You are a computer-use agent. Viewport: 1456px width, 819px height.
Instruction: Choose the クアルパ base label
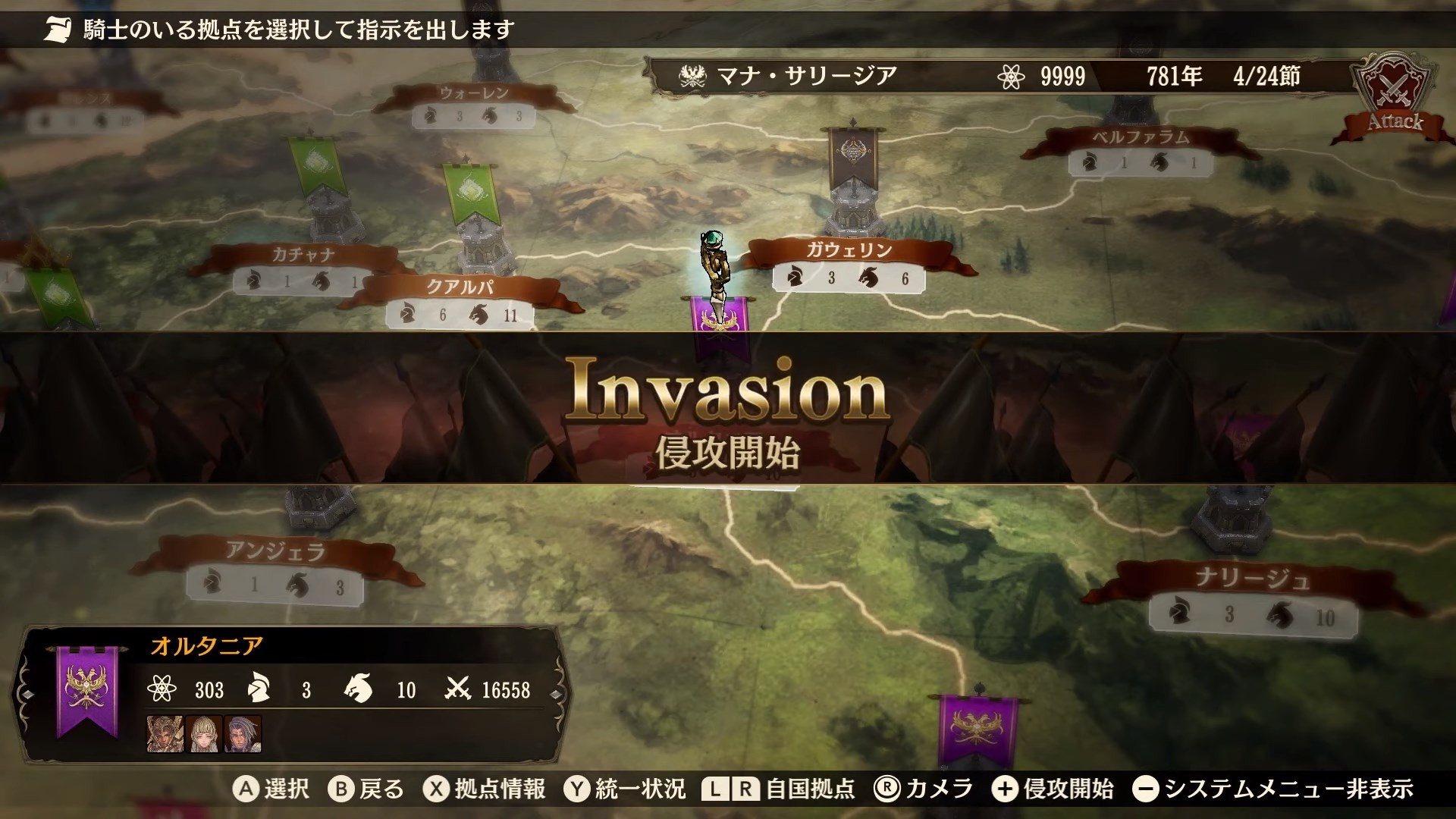[460, 288]
